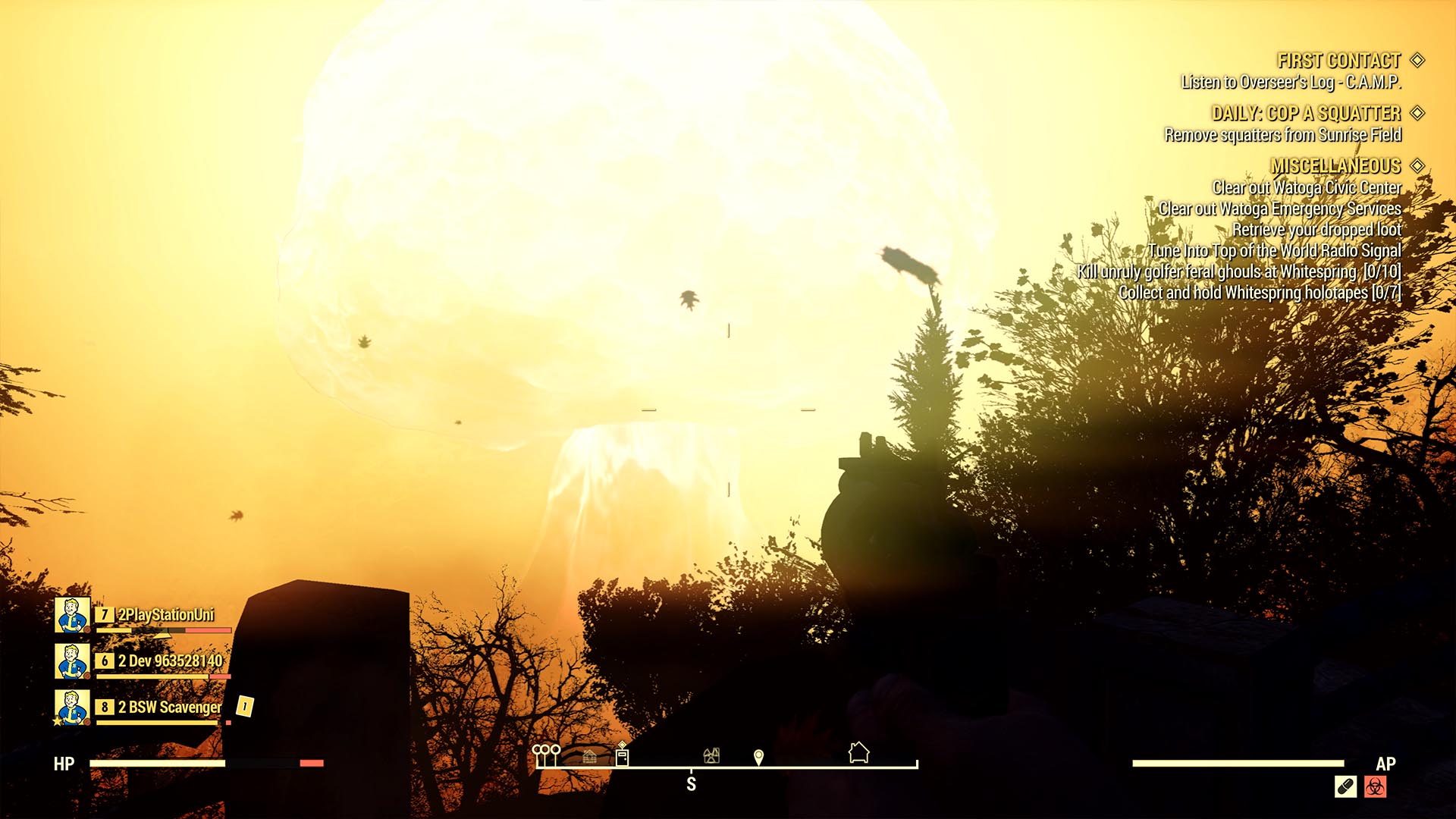The height and width of the screenshot is (819, 1456).
Task: Click 2PlayStationUni's Vault Boy avatar
Action: (71, 616)
